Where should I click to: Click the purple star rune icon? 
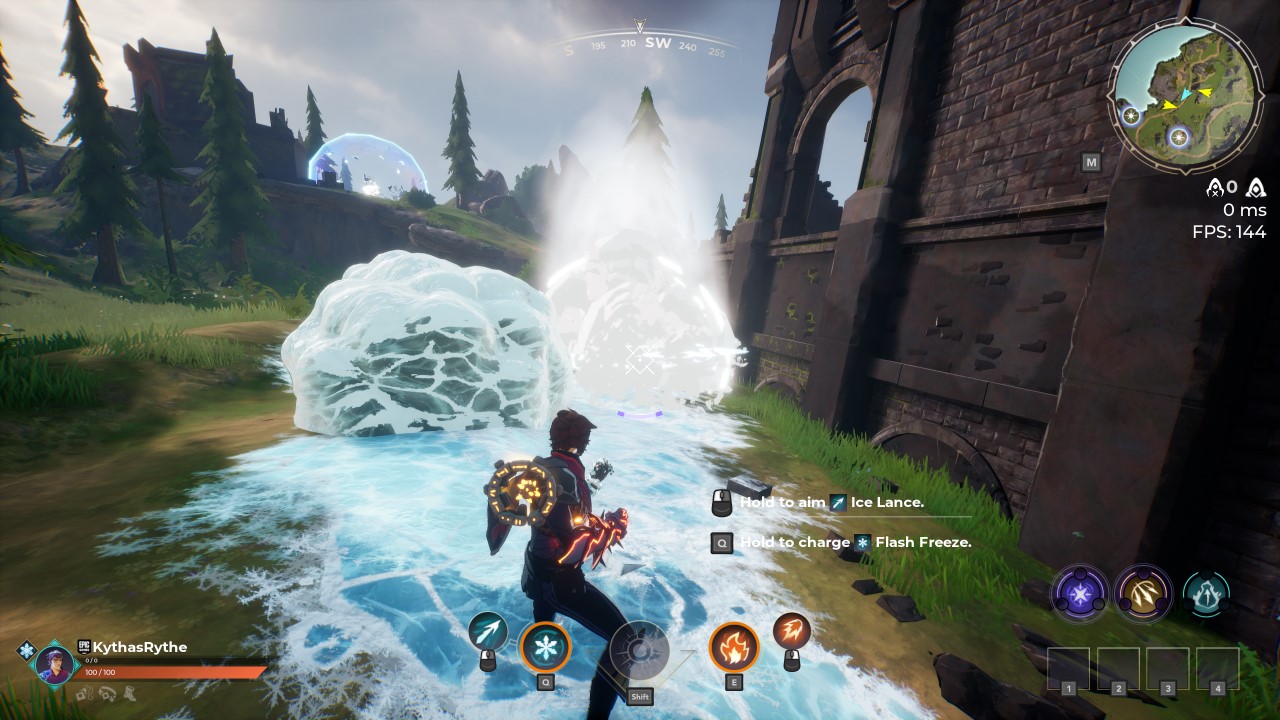point(1080,592)
